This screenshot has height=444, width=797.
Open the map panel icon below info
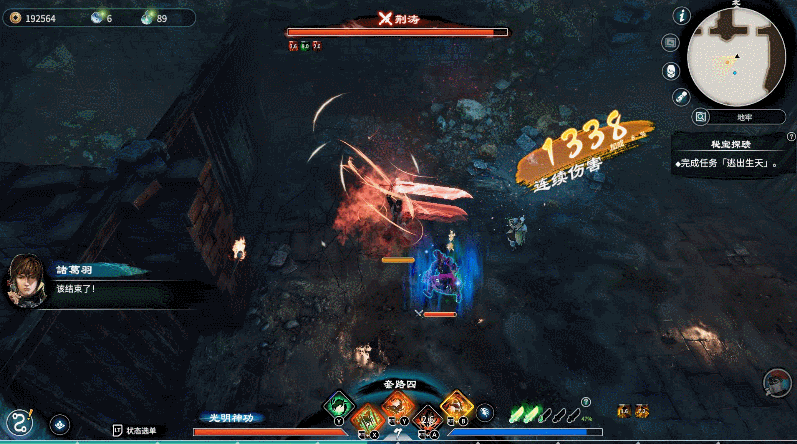(x=671, y=43)
